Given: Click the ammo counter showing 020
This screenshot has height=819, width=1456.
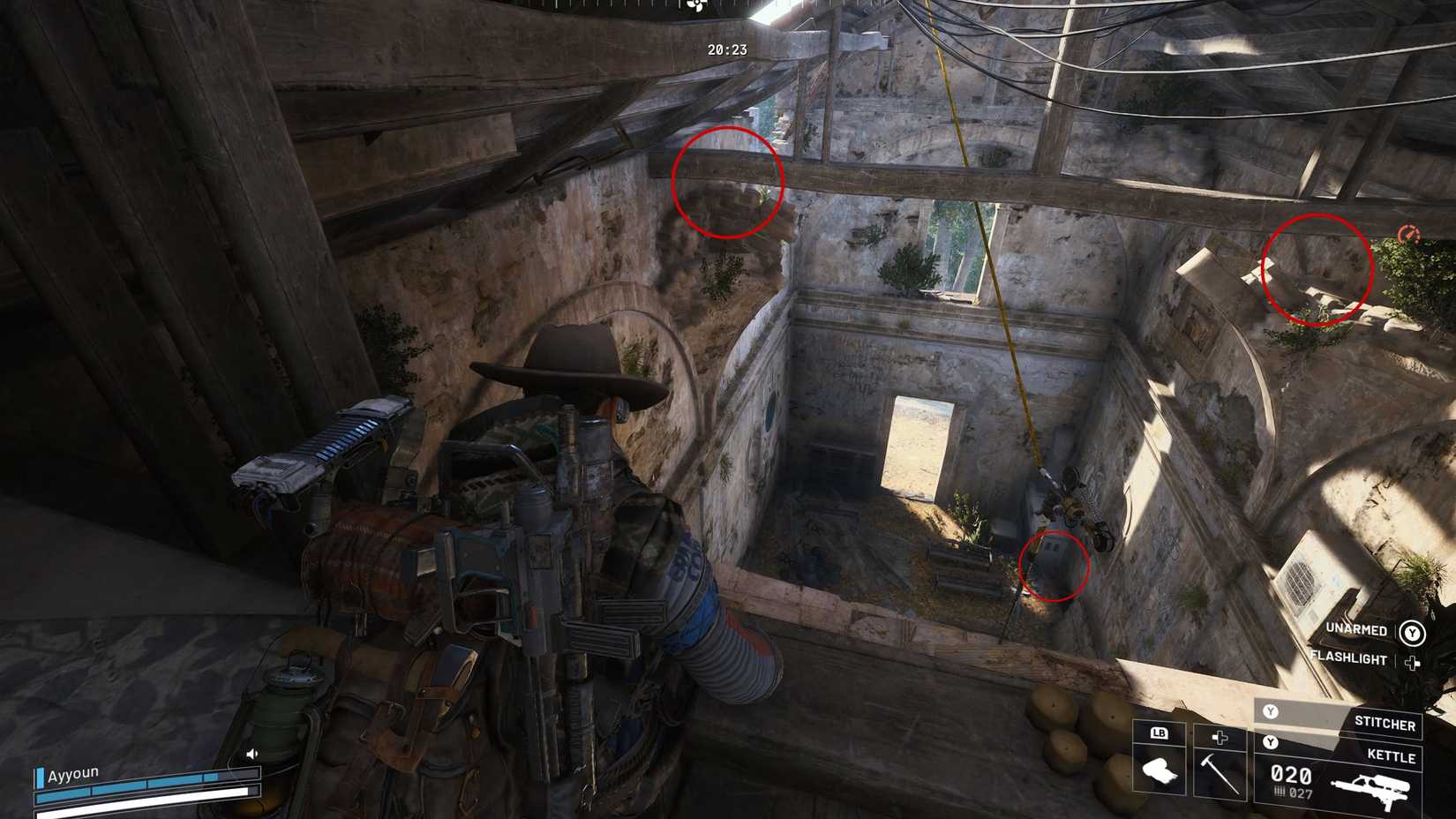Looking at the screenshot, I should click(x=1290, y=773).
